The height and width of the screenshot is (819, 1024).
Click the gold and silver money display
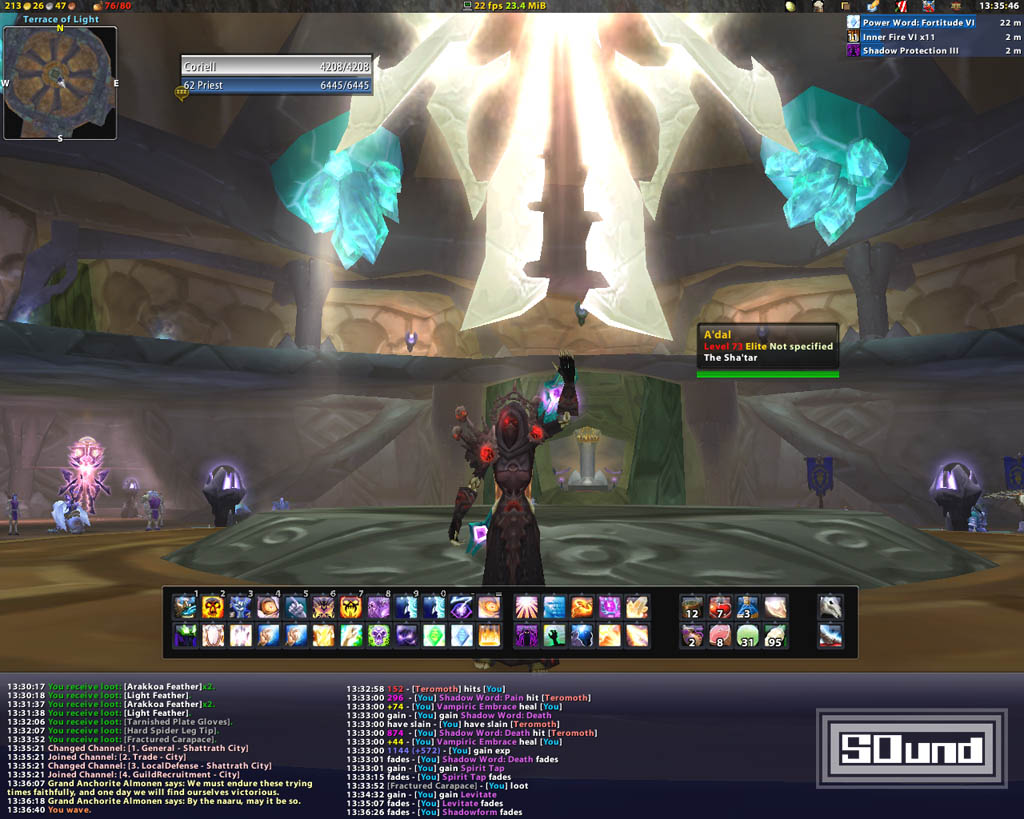(x=35, y=6)
